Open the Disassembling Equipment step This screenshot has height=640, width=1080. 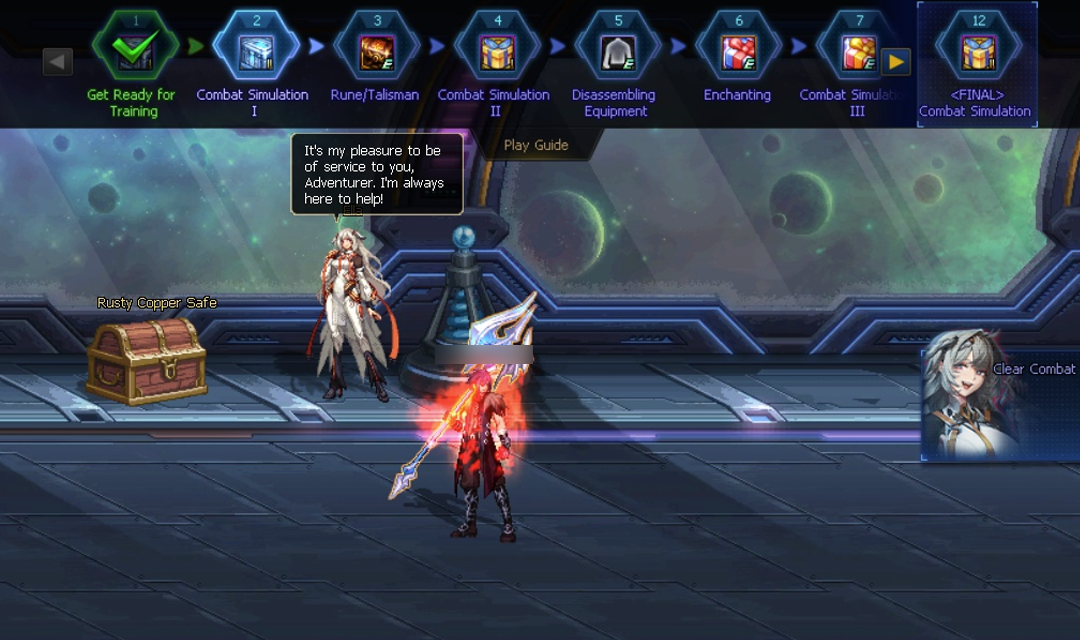(x=617, y=51)
